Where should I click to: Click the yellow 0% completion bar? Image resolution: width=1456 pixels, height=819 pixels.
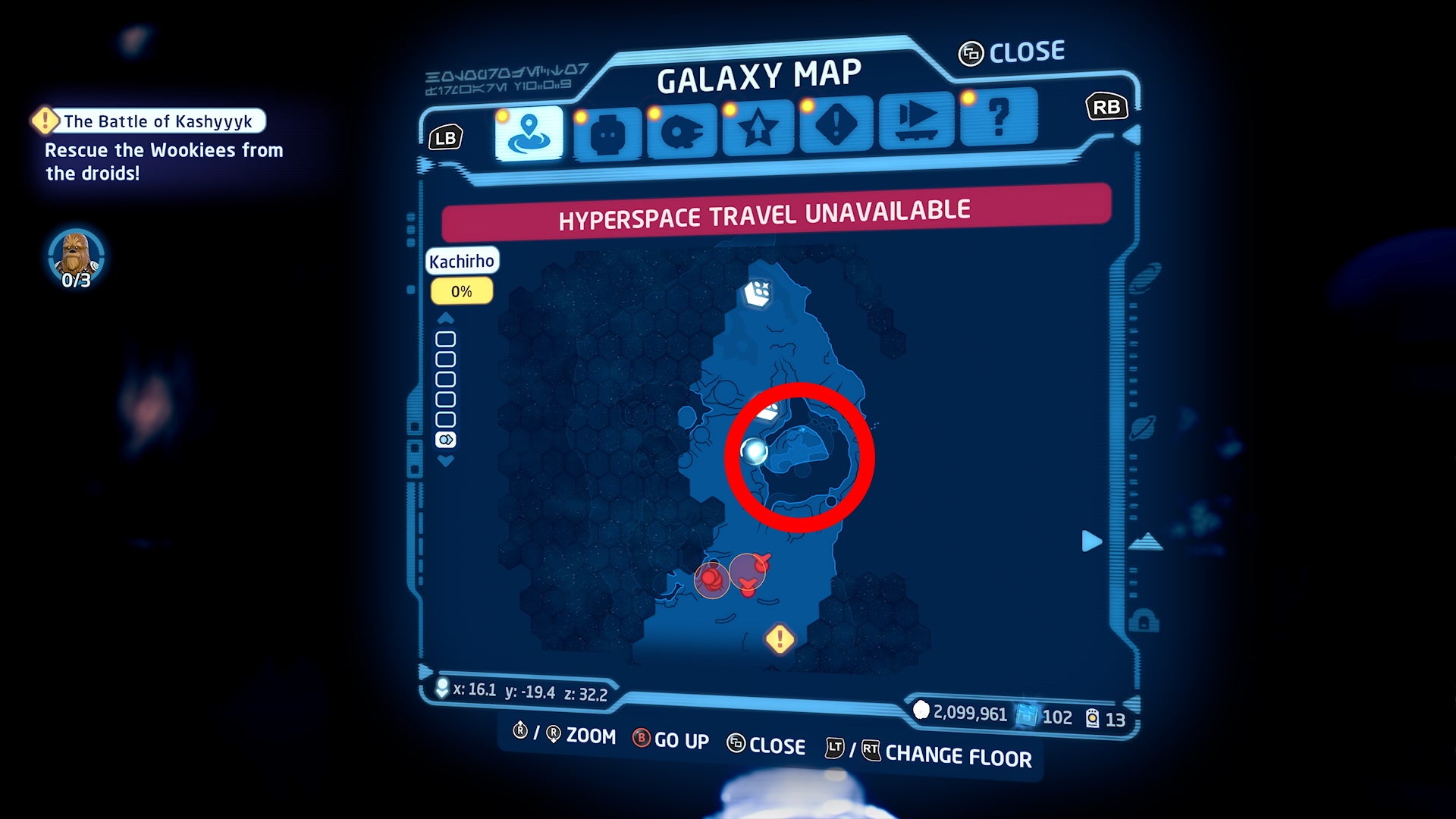click(461, 290)
